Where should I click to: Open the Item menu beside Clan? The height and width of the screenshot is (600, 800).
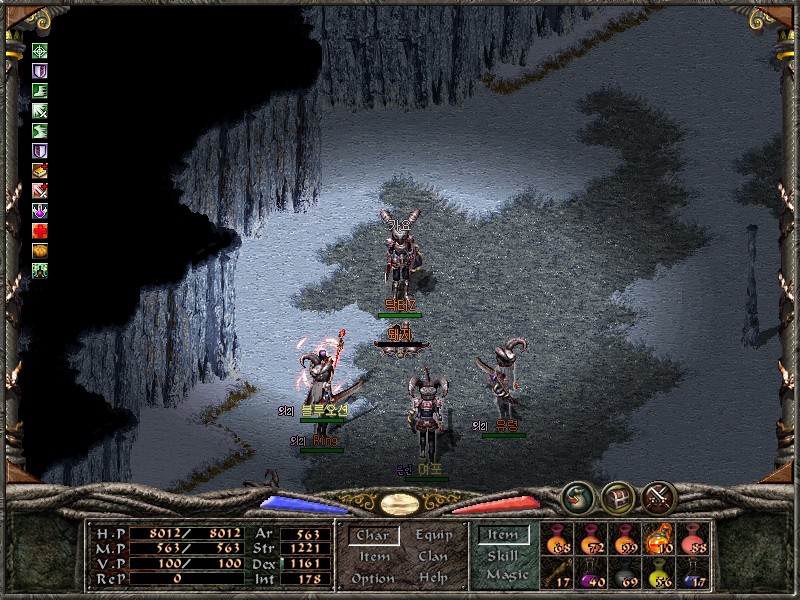pos(373,557)
